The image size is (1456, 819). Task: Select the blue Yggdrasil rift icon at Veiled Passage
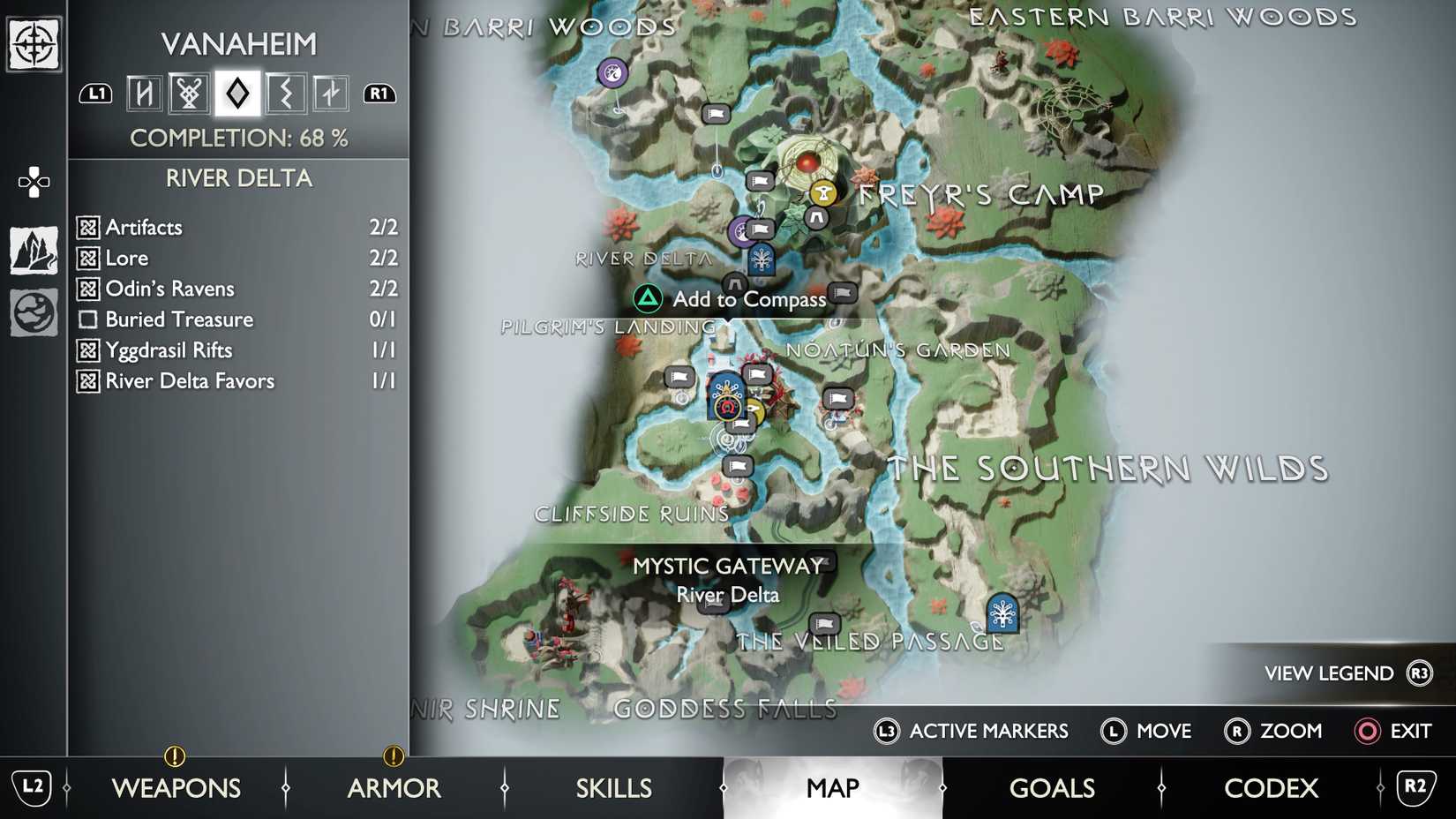pos(1002,613)
